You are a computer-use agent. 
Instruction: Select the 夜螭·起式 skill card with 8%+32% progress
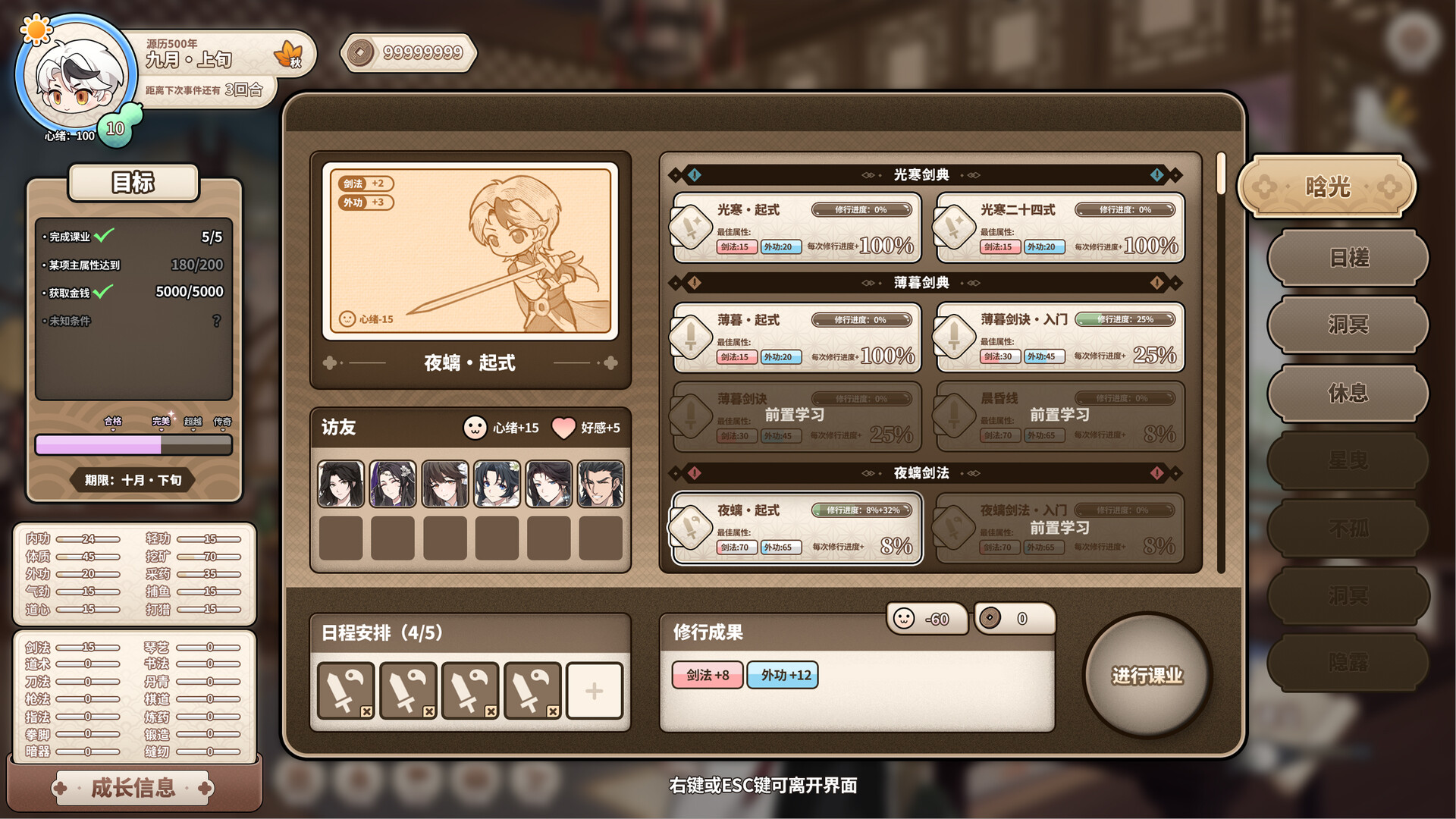click(x=795, y=528)
